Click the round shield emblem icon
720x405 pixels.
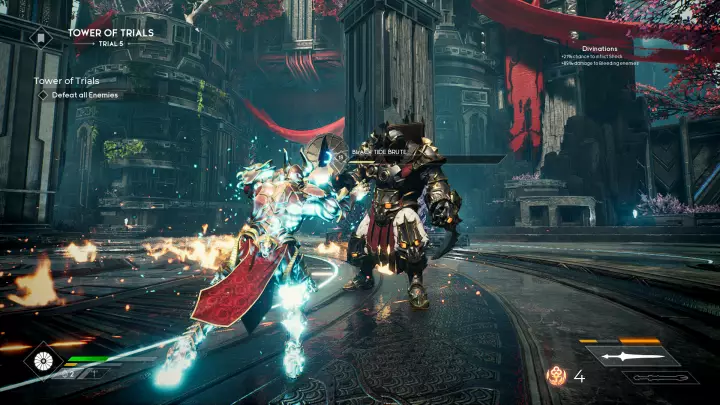[x=43, y=359]
